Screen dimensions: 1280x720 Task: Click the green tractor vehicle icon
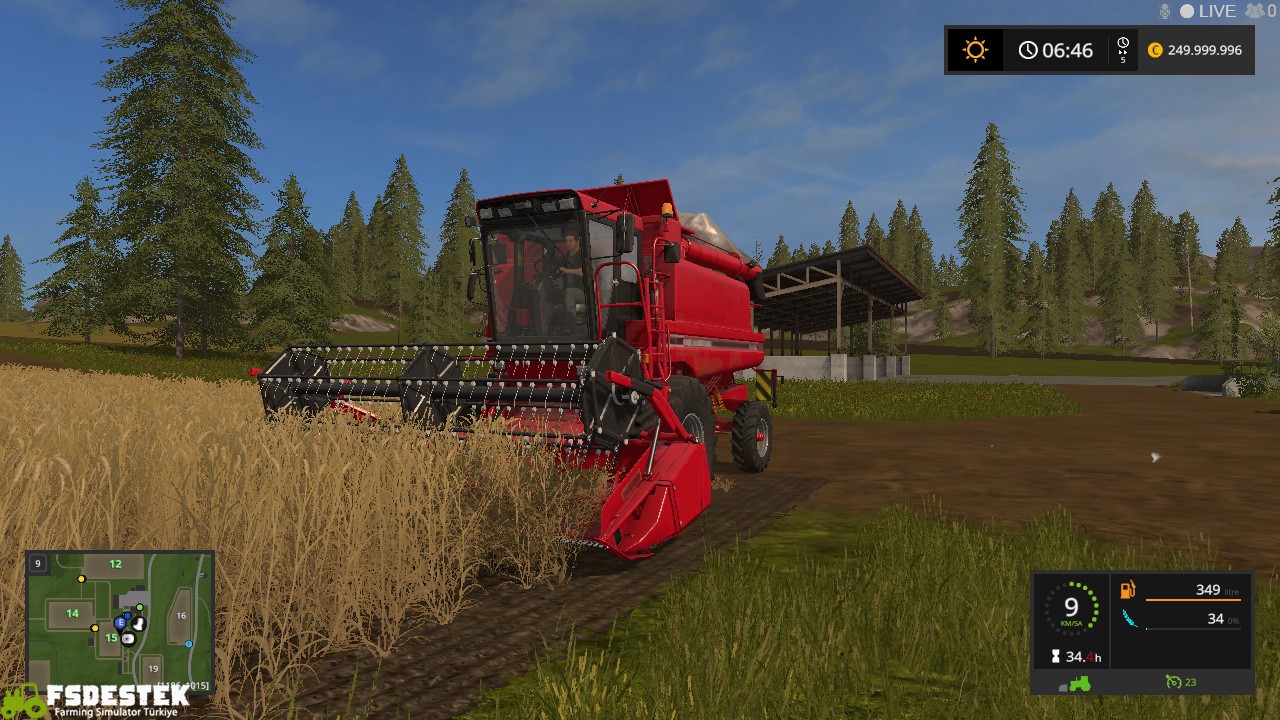1079,682
